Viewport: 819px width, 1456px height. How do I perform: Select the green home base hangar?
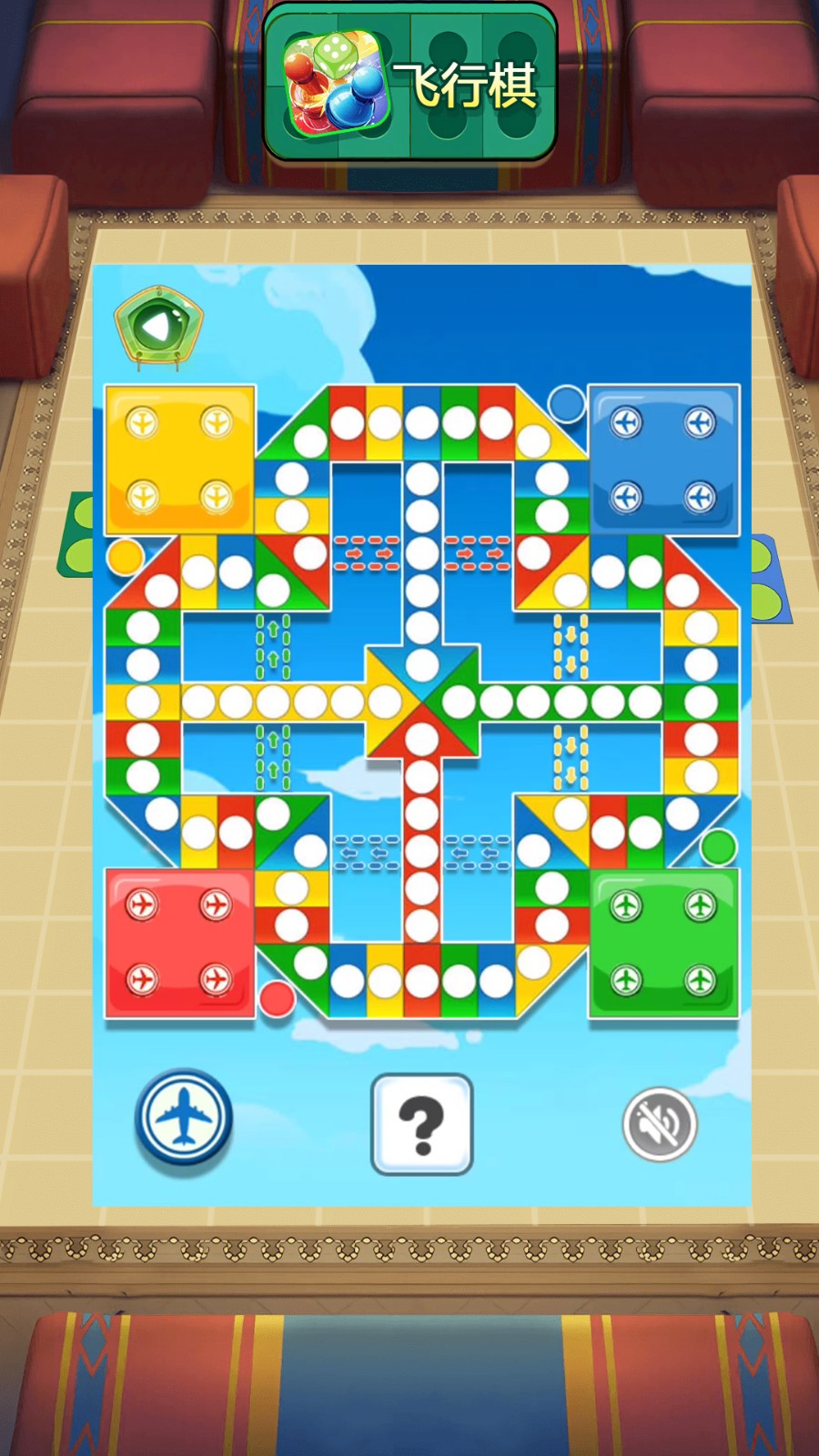click(x=663, y=943)
